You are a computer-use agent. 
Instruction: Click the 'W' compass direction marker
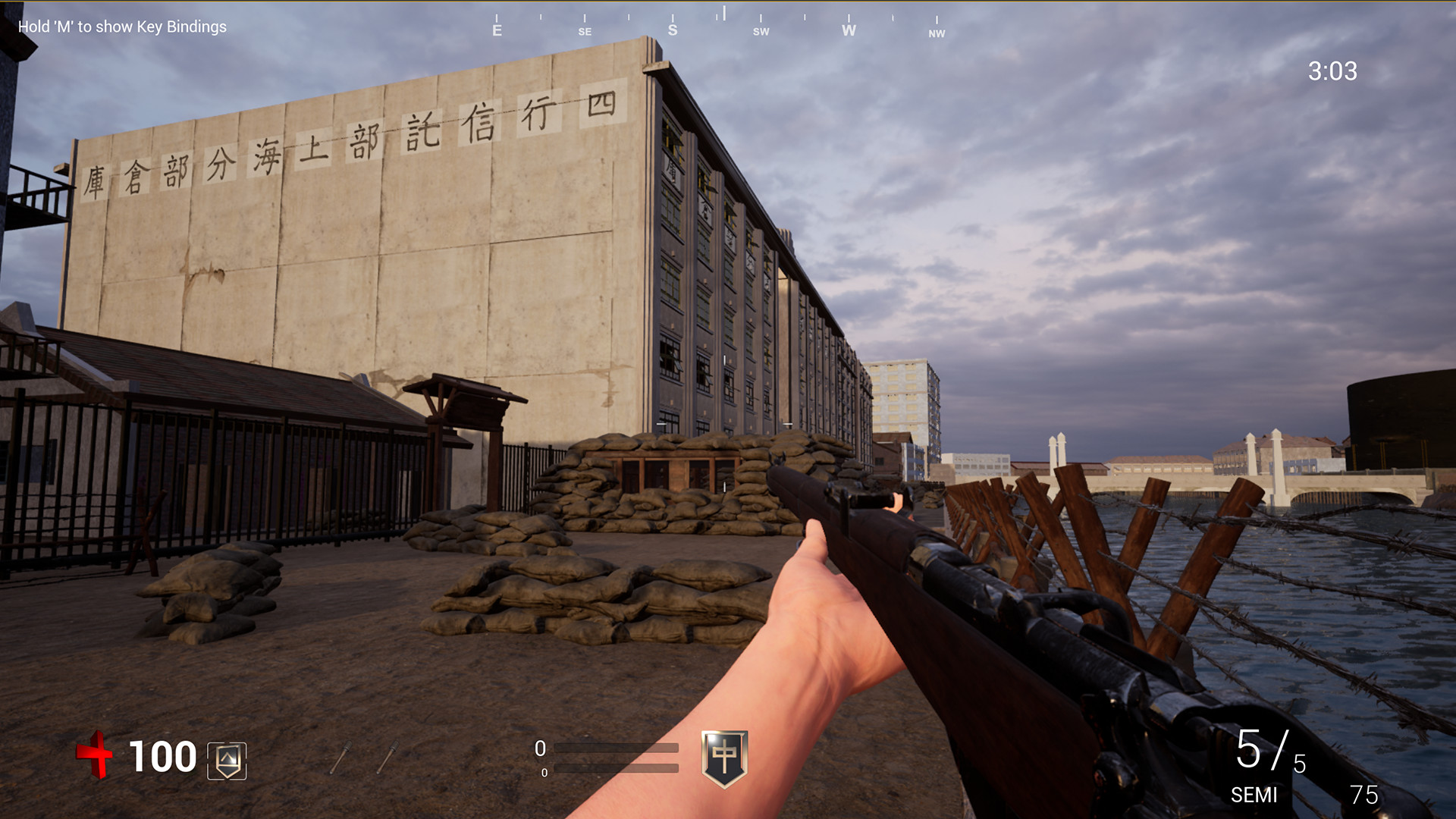849,31
